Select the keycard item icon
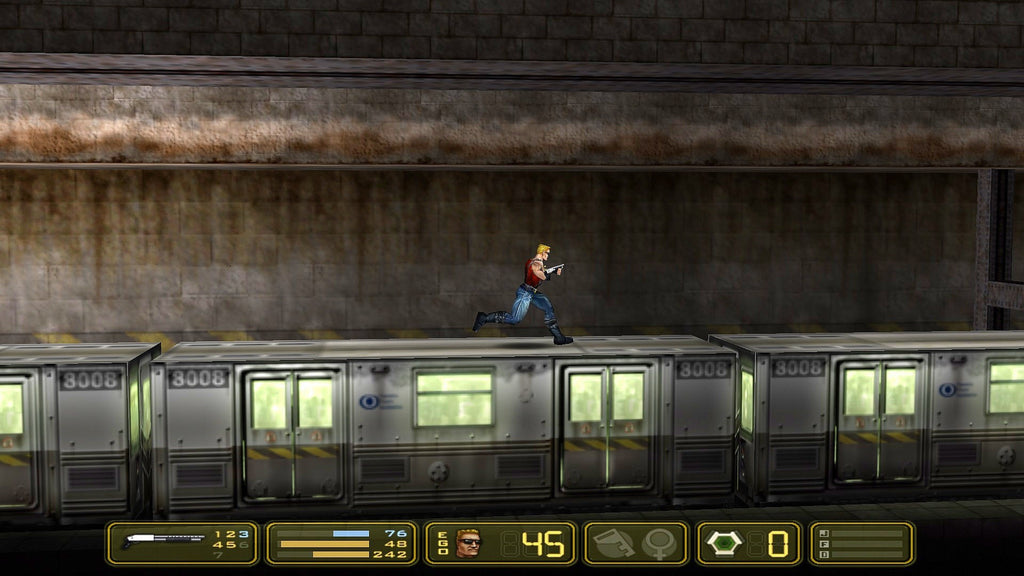Image resolution: width=1024 pixels, height=576 pixels. tap(612, 543)
